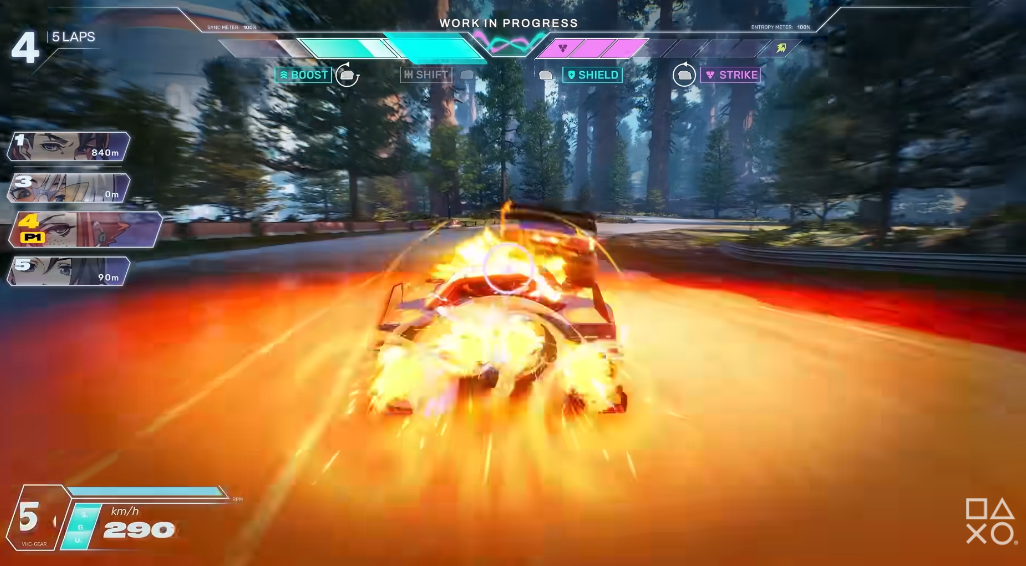This screenshot has width=1026, height=566.
Task: Select the third-place racer showing 0m
Action: pyautogui.click(x=68, y=187)
